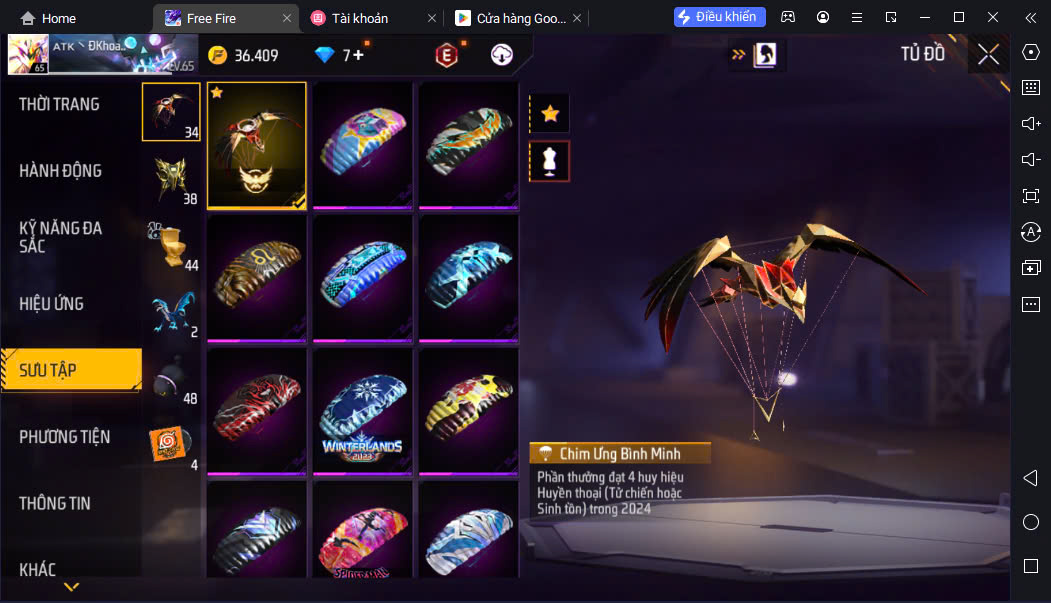Choose the gold Taurus-pattern parachute

tap(256, 277)
